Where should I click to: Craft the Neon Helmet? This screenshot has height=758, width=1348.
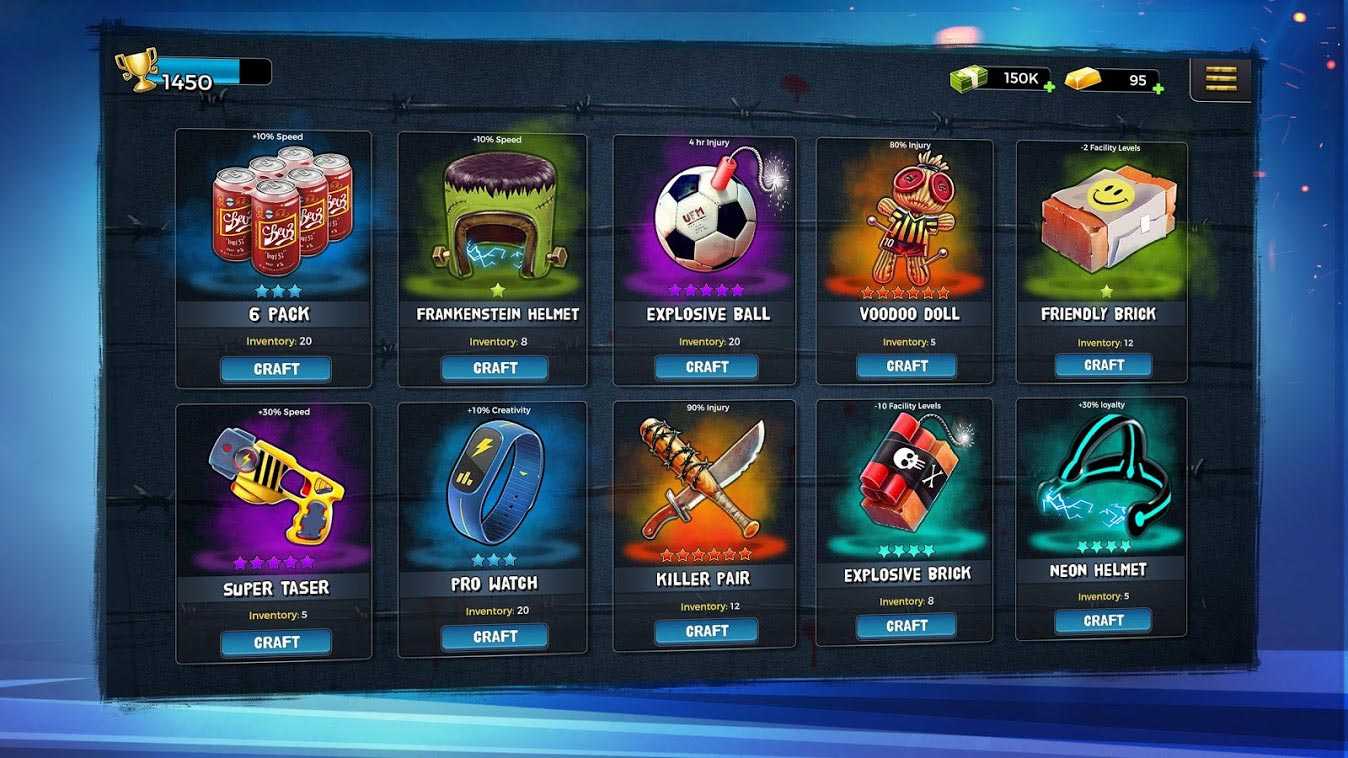click(x=1103, y=621)
